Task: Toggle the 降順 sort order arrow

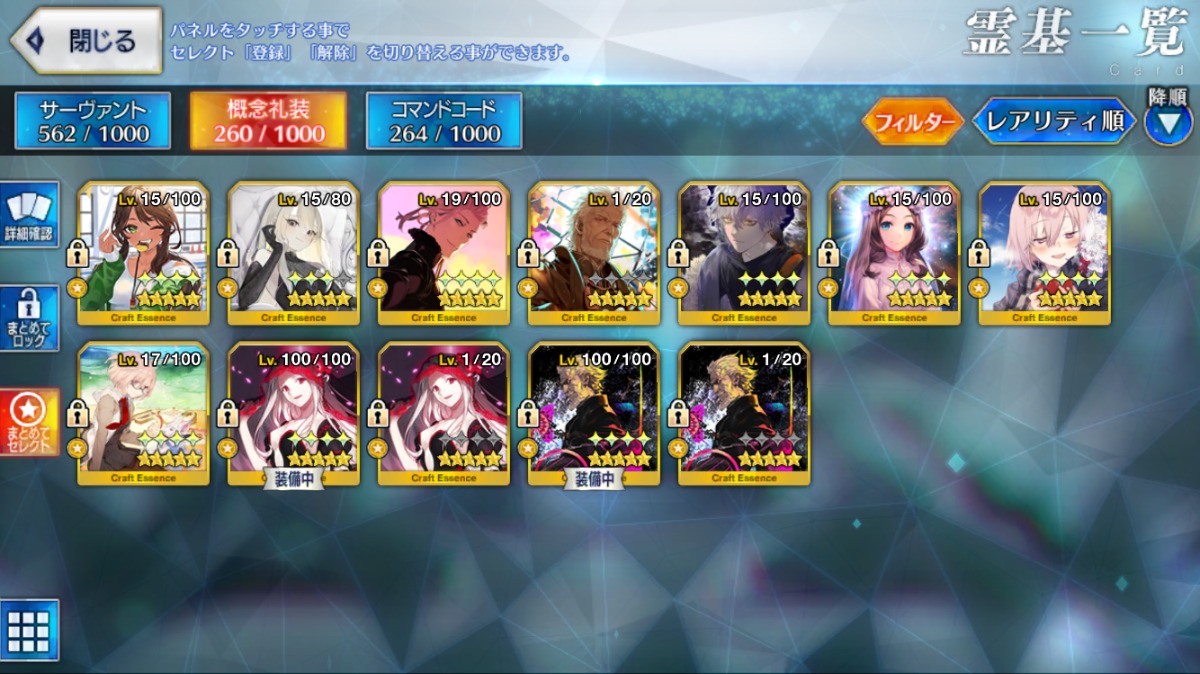Action: tap(1167, 124)
